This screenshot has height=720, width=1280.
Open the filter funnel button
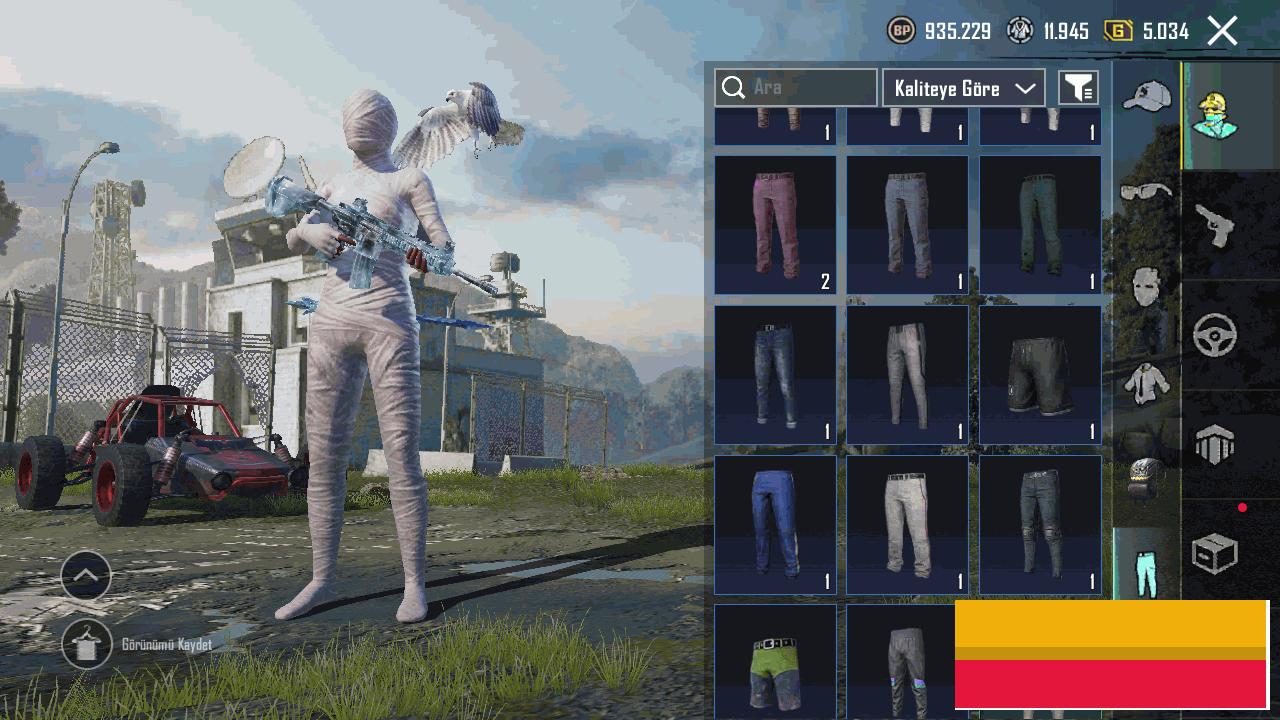point(1078,88)
